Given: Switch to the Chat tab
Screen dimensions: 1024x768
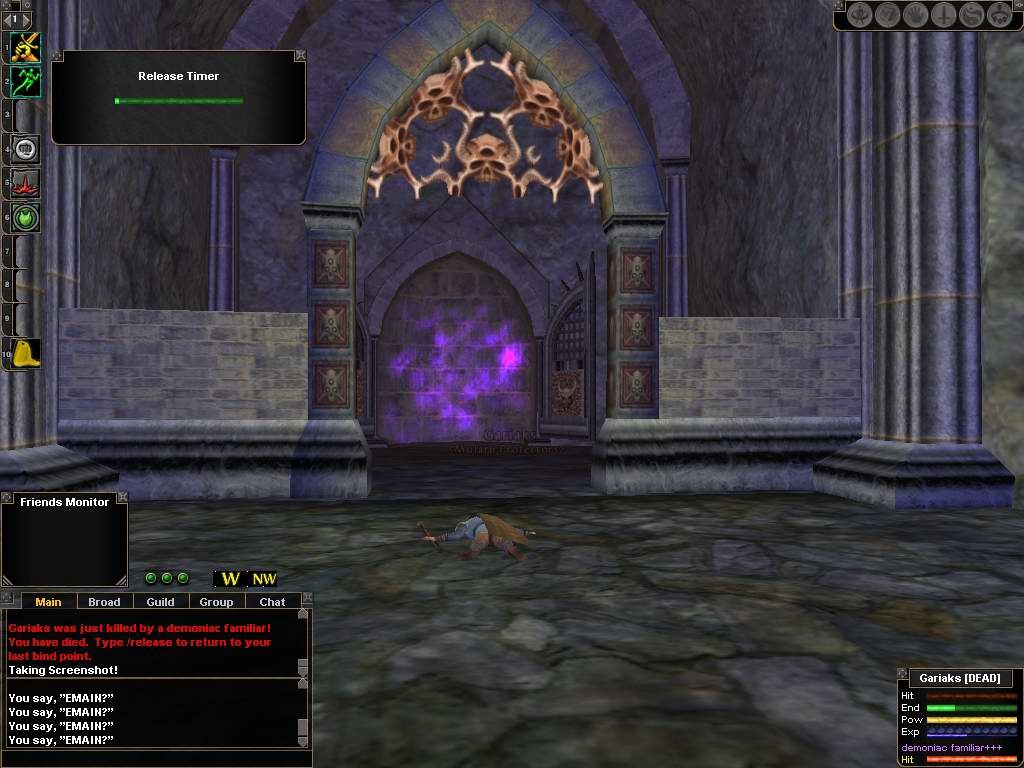Looking at the screenshot, I should pyautogui.click(x=272, y=602).
